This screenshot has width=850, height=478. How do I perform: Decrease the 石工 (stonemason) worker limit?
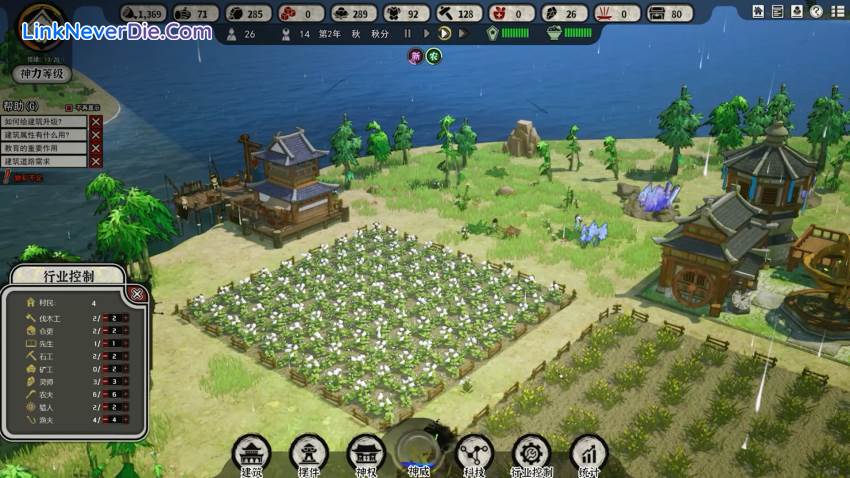(x=104, y=356)
